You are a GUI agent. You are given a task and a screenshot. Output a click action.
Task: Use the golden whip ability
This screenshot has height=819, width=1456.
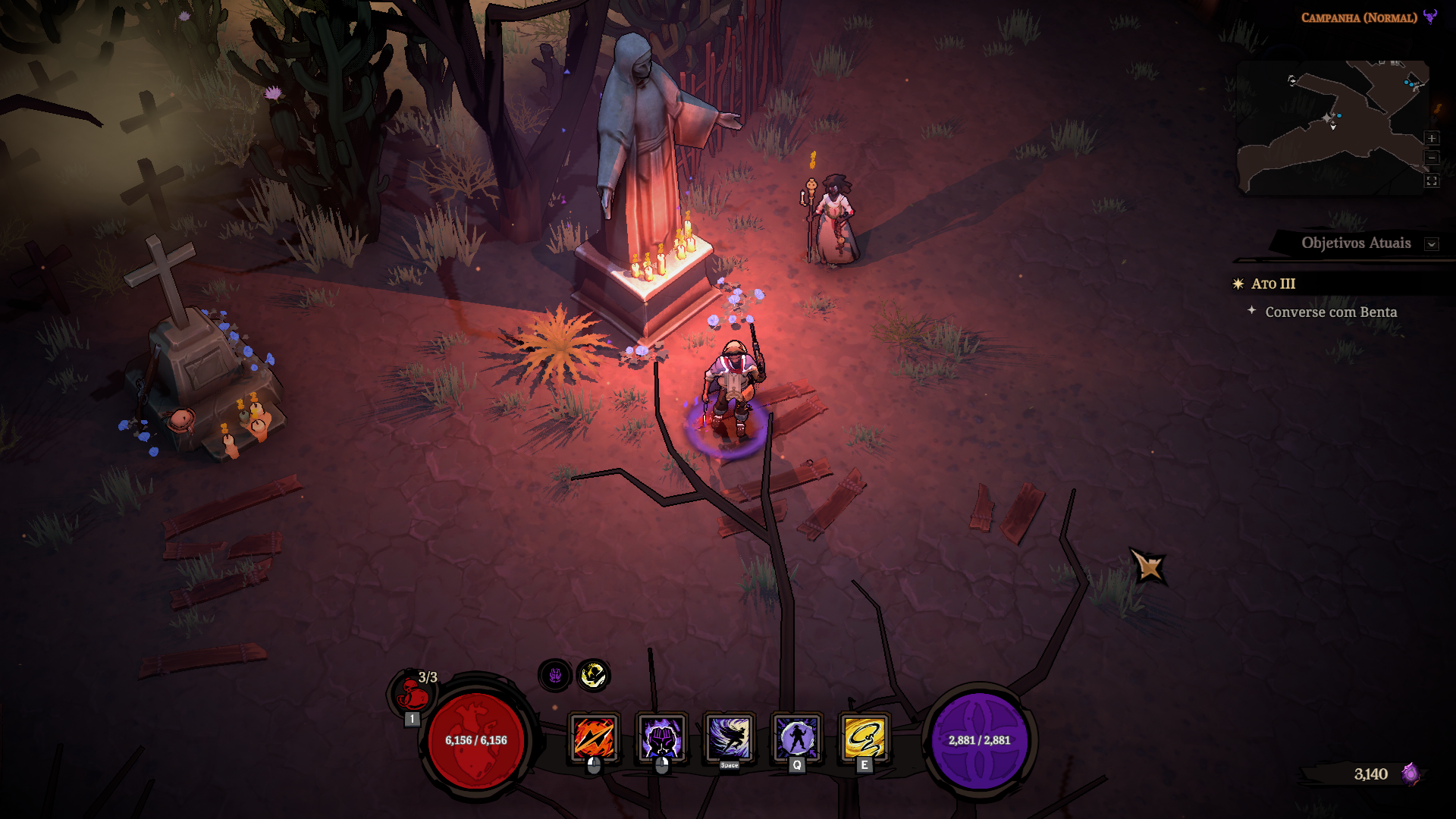tap(864, 738)
